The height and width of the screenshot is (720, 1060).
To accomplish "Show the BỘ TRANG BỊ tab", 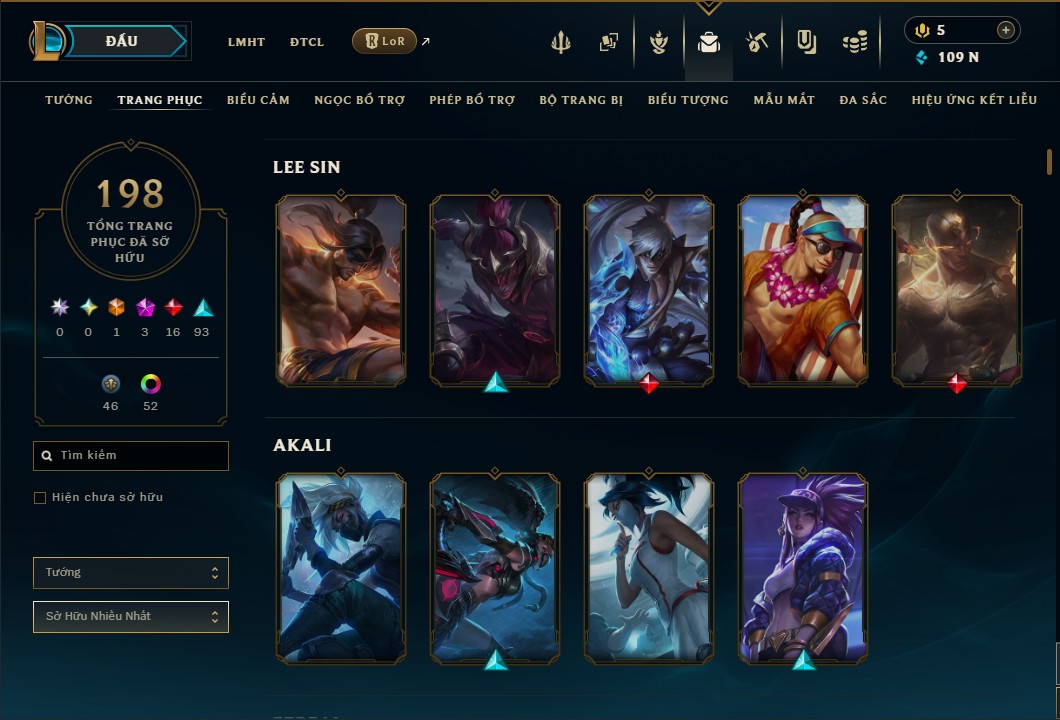I will click(x=581, y=100).
